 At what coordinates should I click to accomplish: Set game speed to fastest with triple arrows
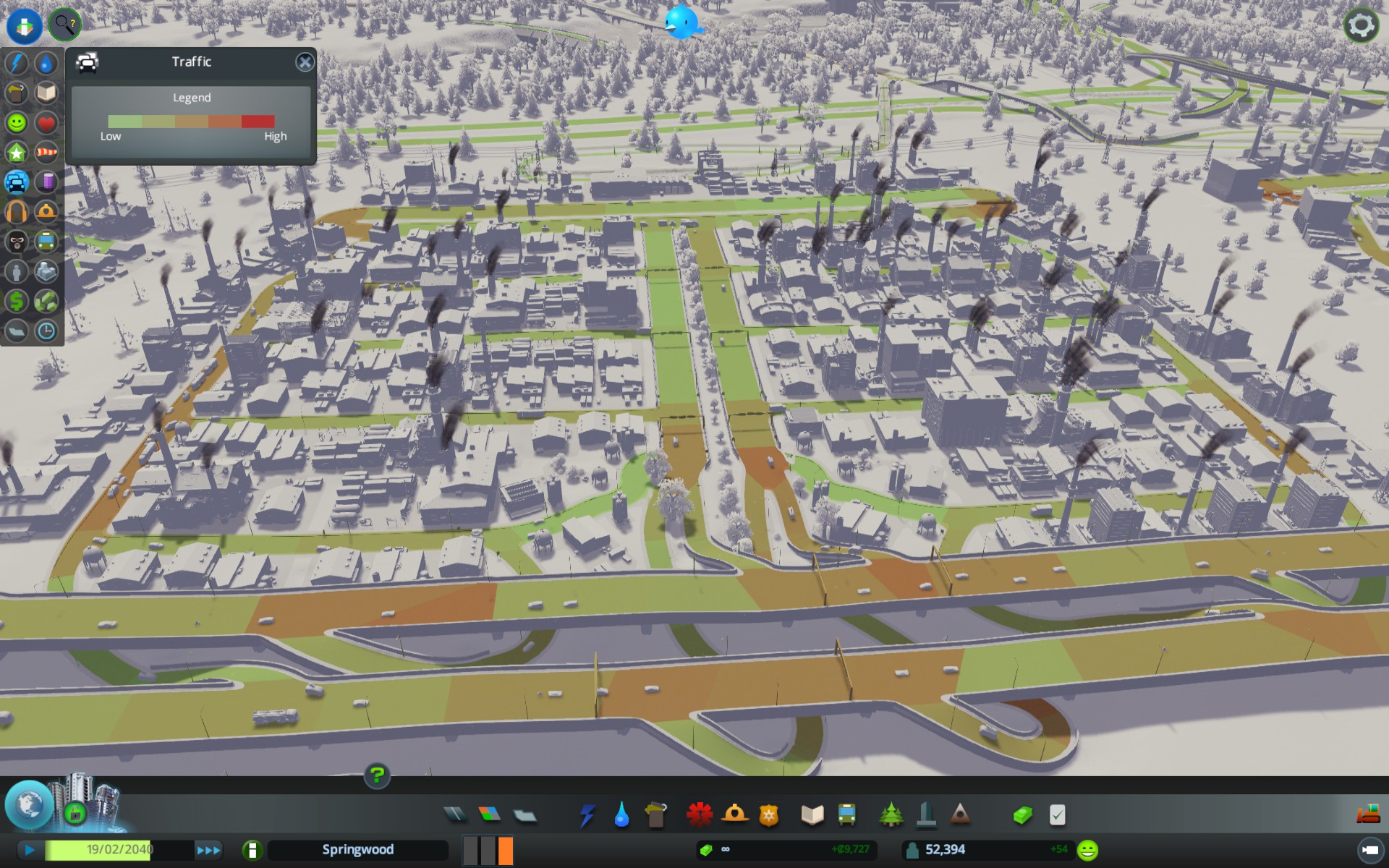coord(209,850)
